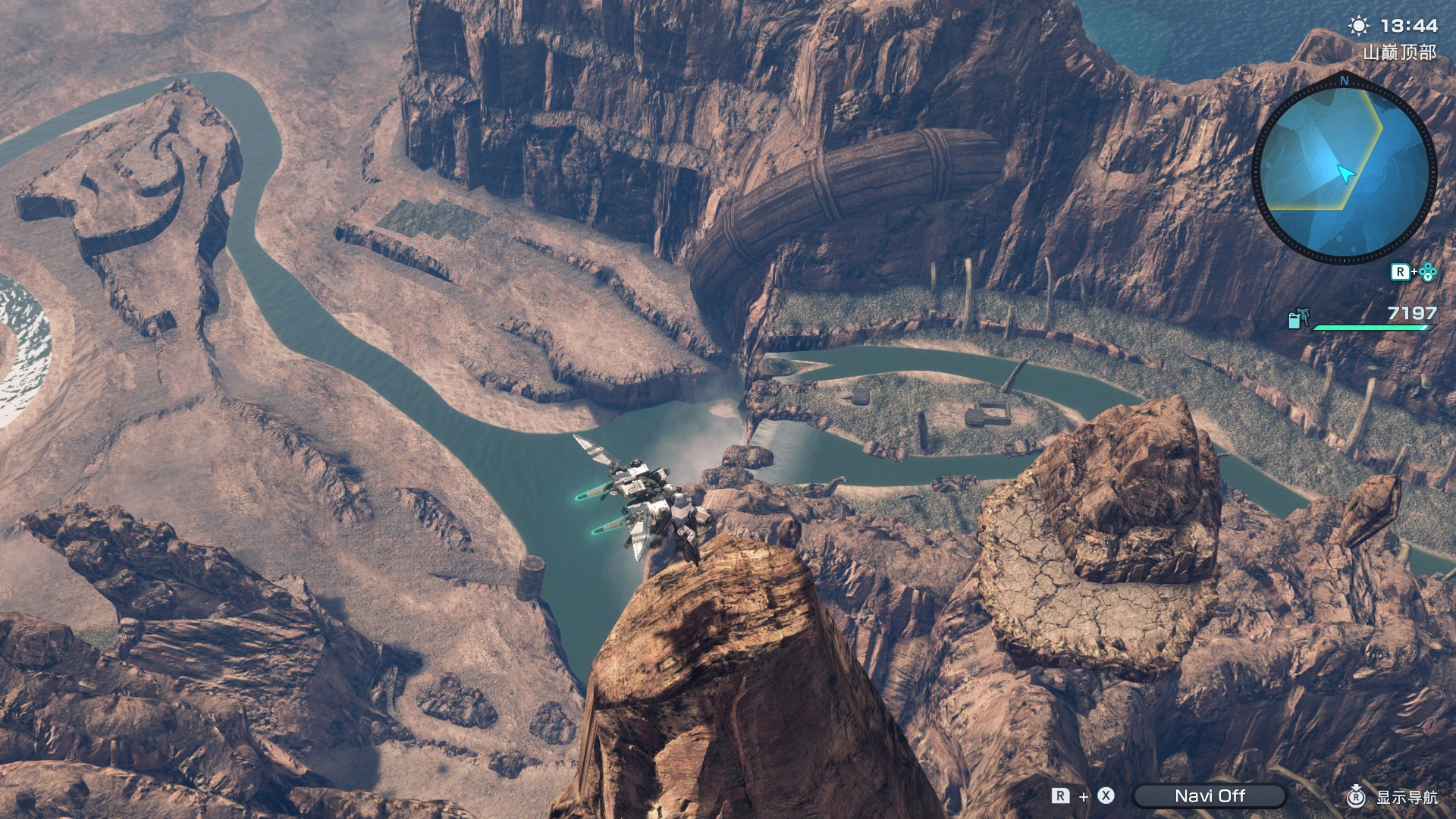Click the R button prompt at the bottom bar
1456x819 pixels.
[1061, 795]
